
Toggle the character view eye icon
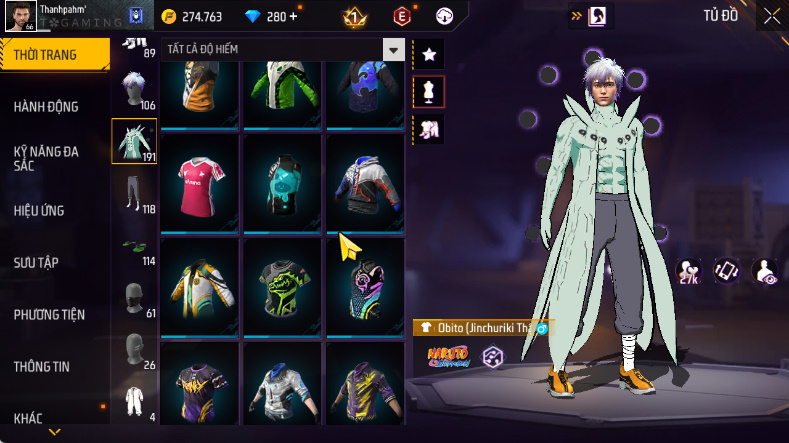[x=765, y=271]
